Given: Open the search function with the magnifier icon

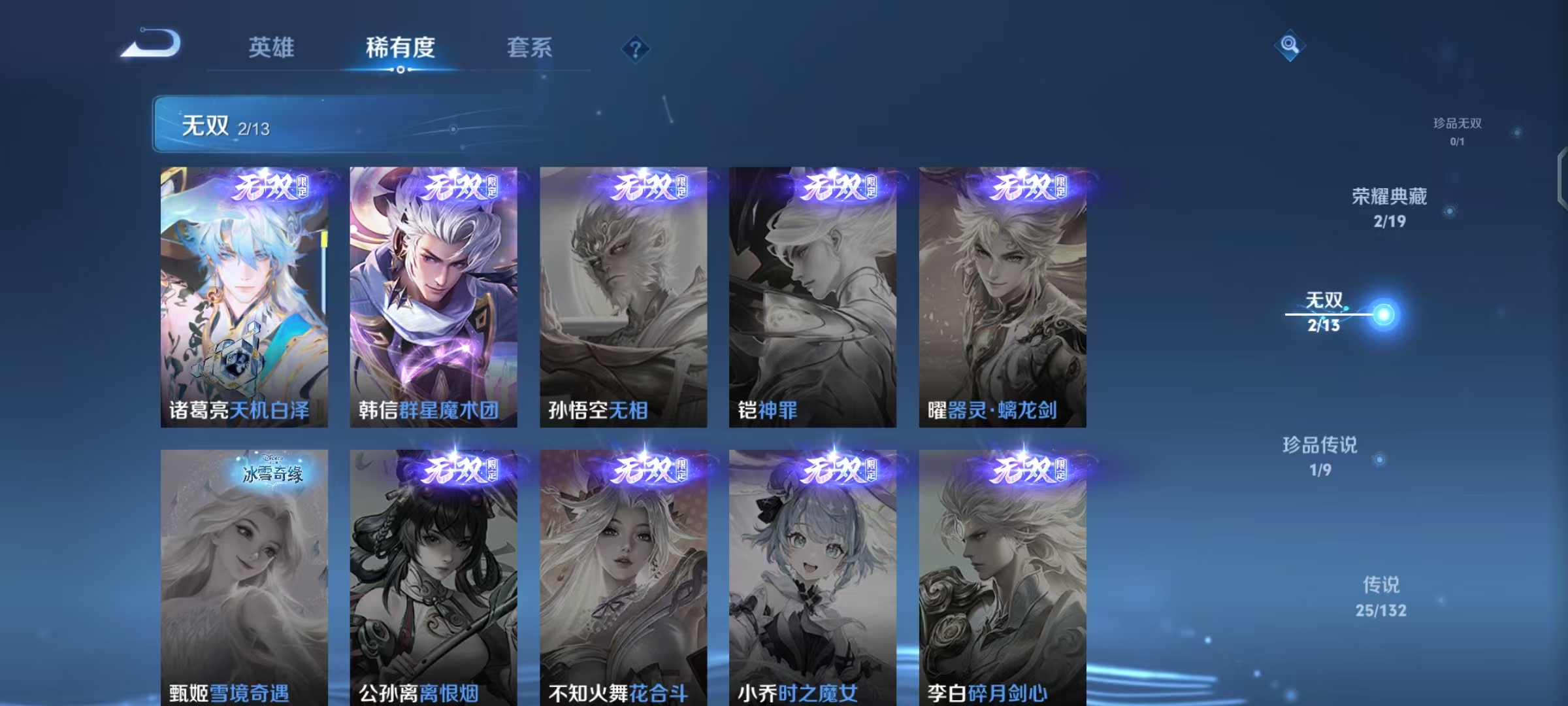Looking at the screenshot, I should pos(1290,44).
